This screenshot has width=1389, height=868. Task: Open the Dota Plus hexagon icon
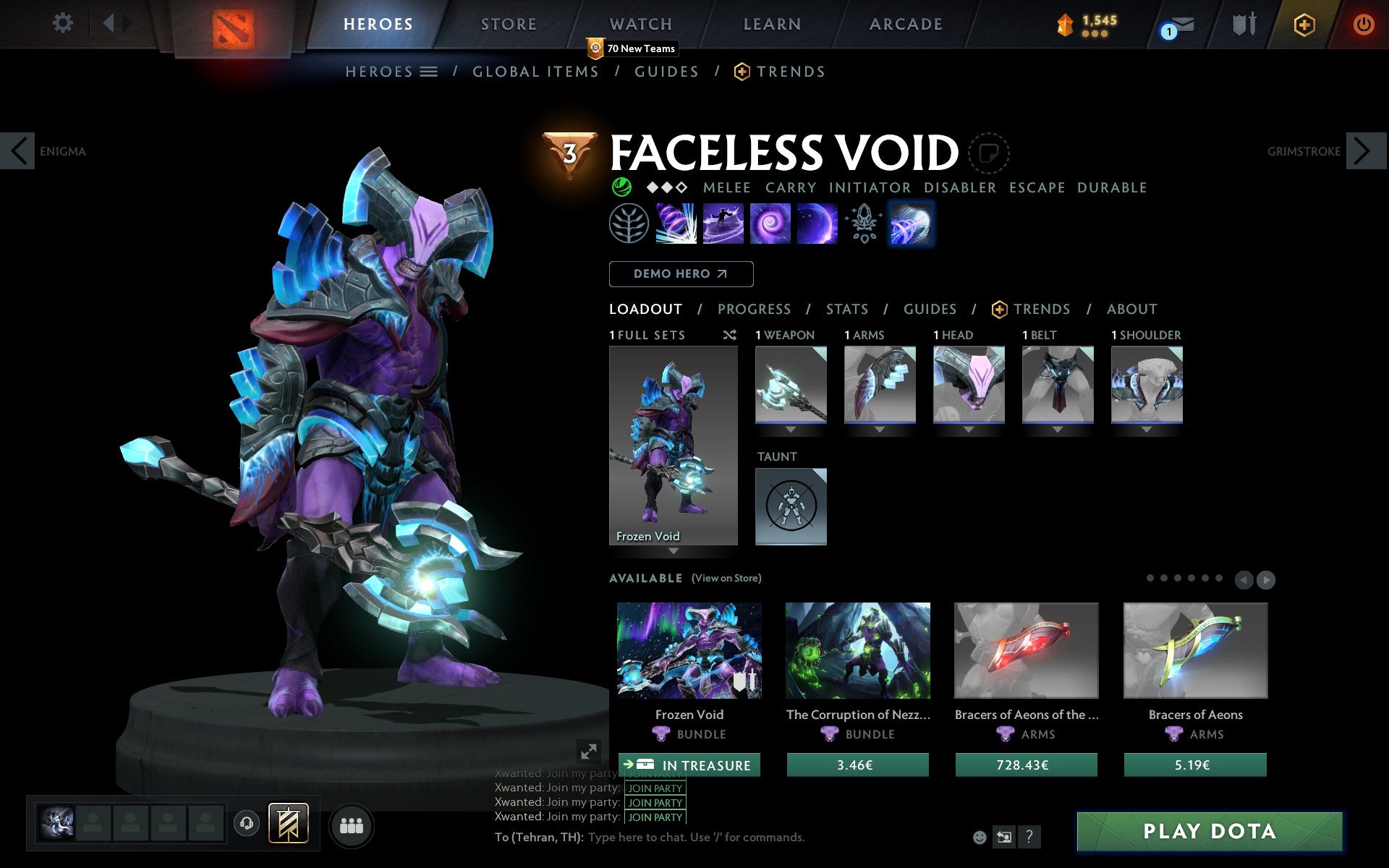pos(1303,23)
